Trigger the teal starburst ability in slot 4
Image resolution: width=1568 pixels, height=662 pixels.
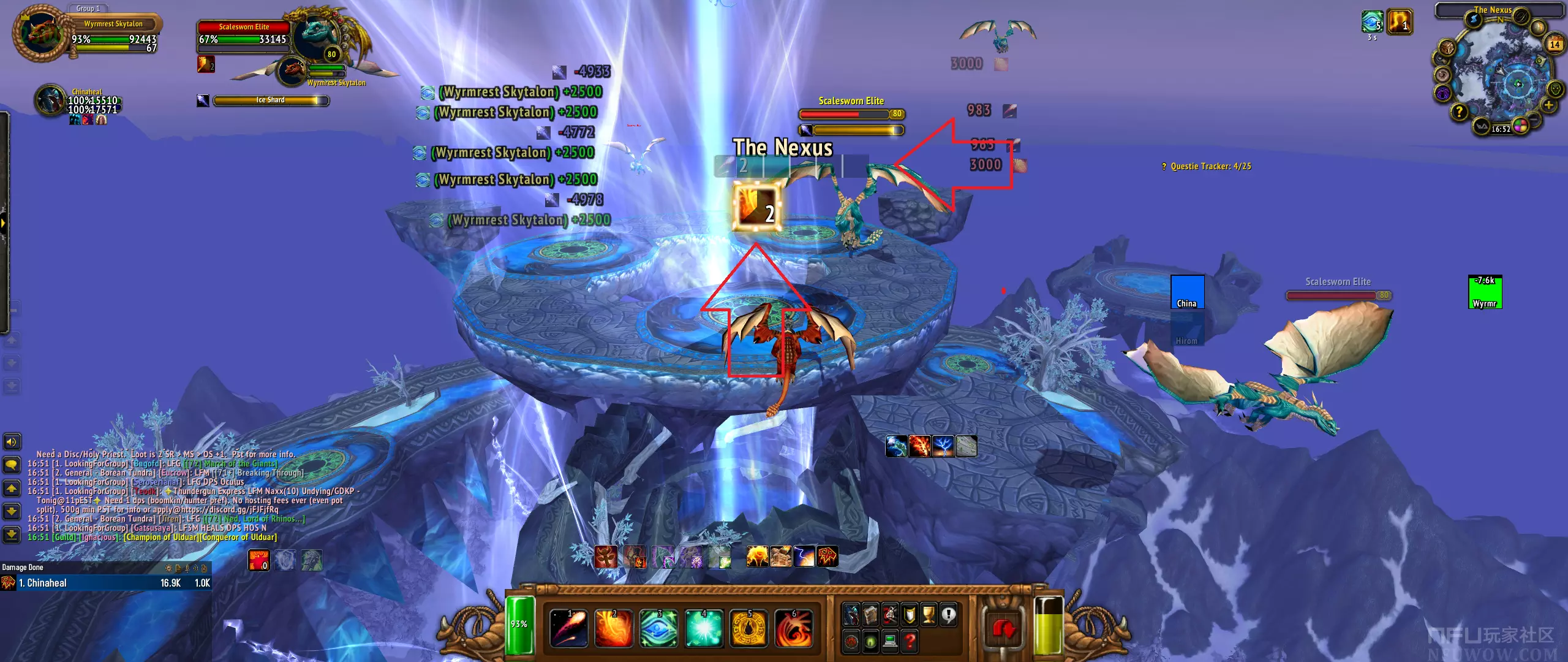tap(704, 628)
